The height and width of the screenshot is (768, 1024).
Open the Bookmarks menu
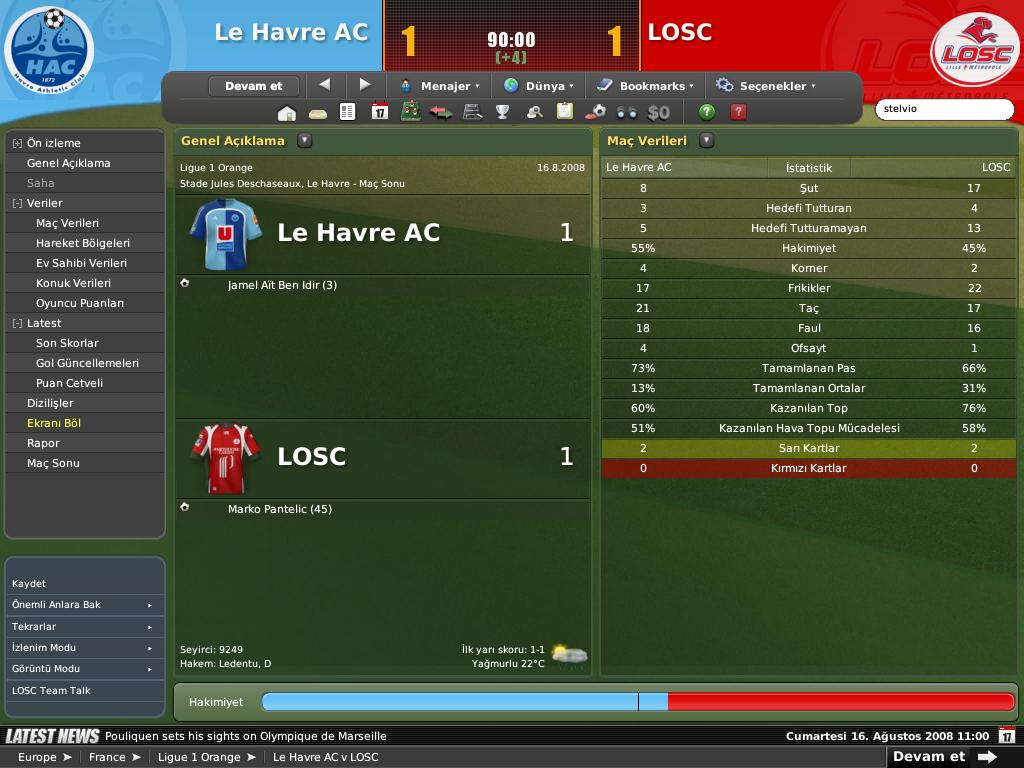click(x=646, y=86)
